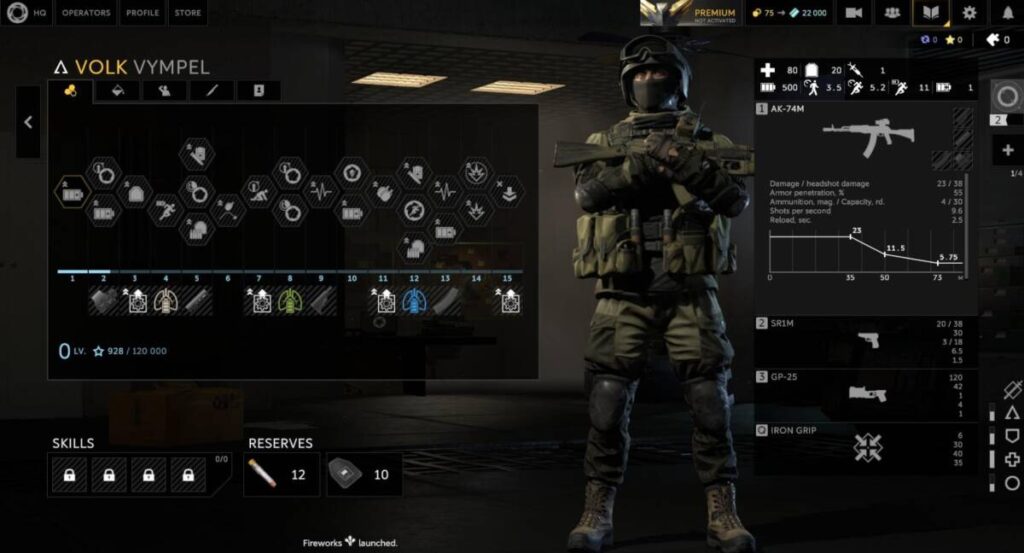Select the reserve slot with 10 items
Screen dimensions: 1024x553
364,474
